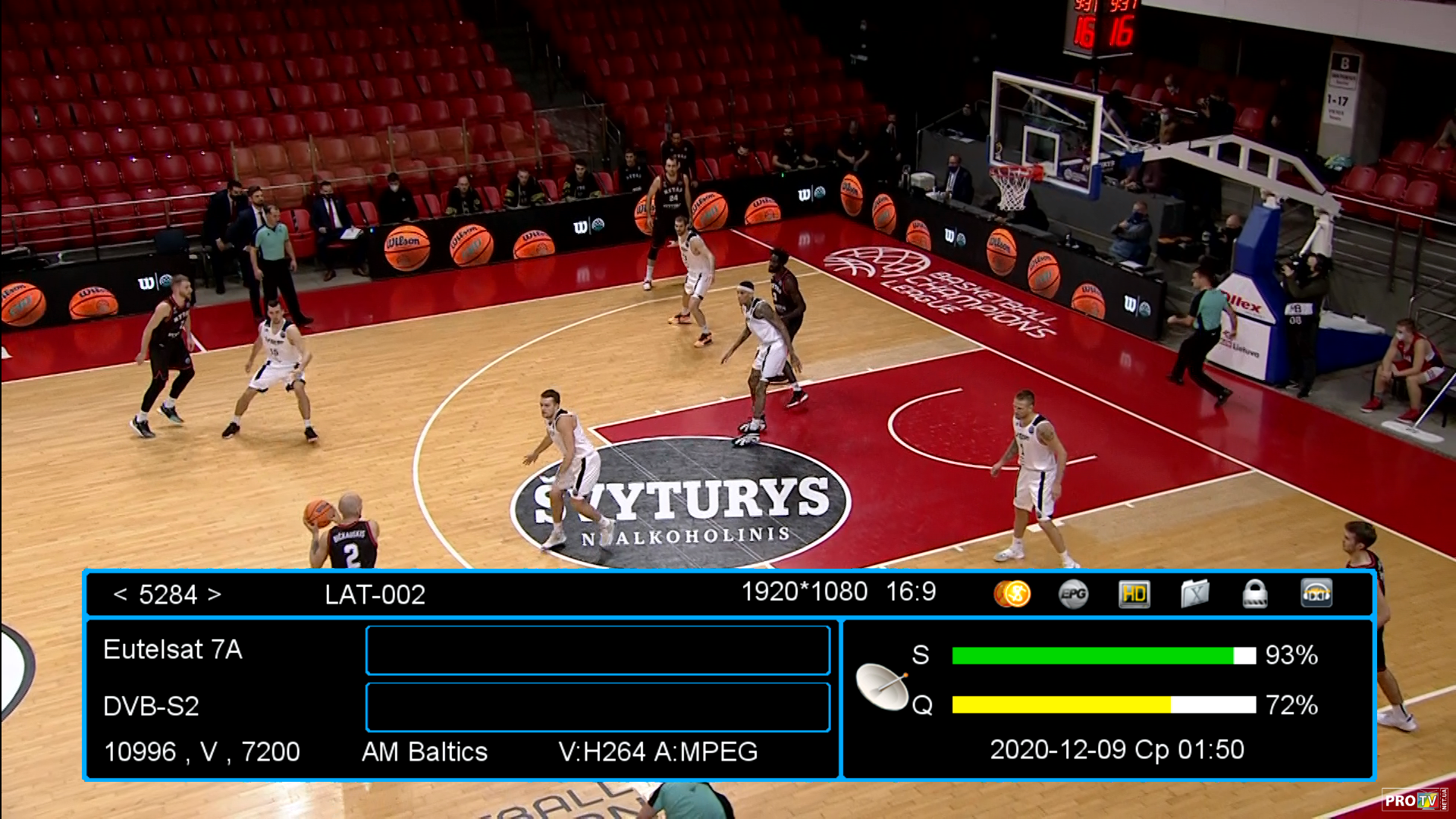Click the padlock icon

point(1255,594)
